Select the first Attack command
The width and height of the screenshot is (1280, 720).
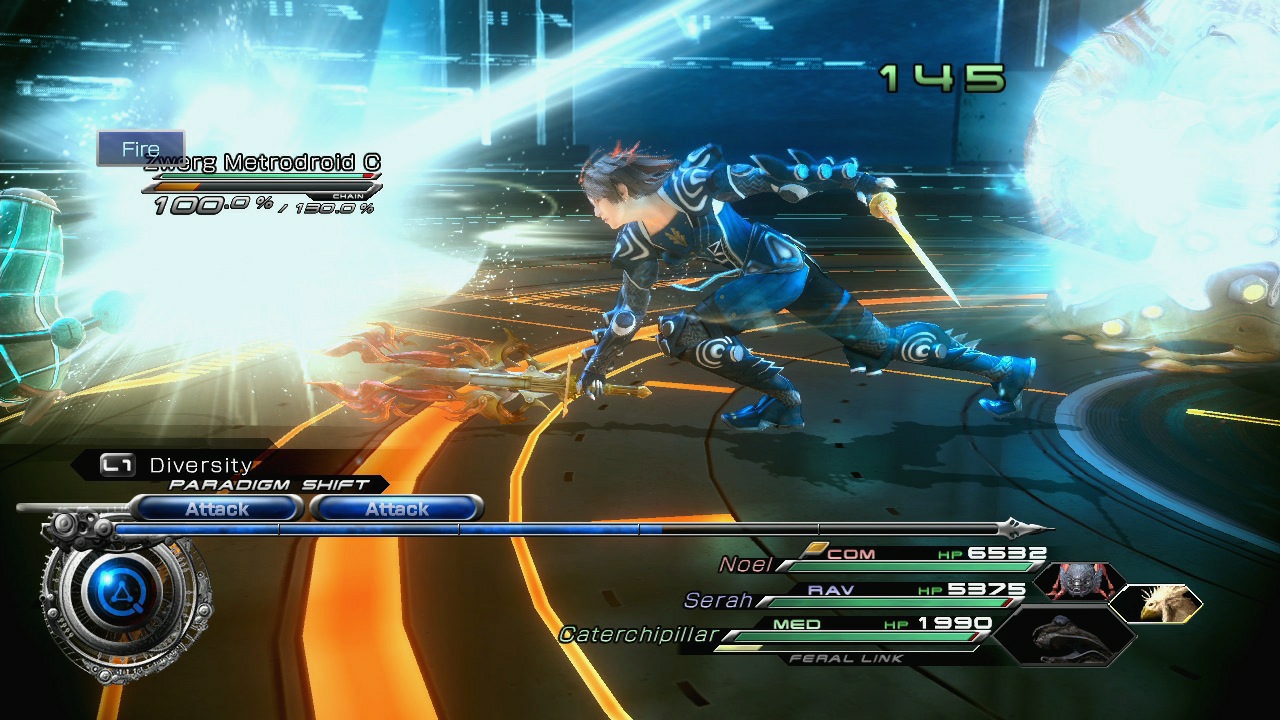tap(217, 509)
